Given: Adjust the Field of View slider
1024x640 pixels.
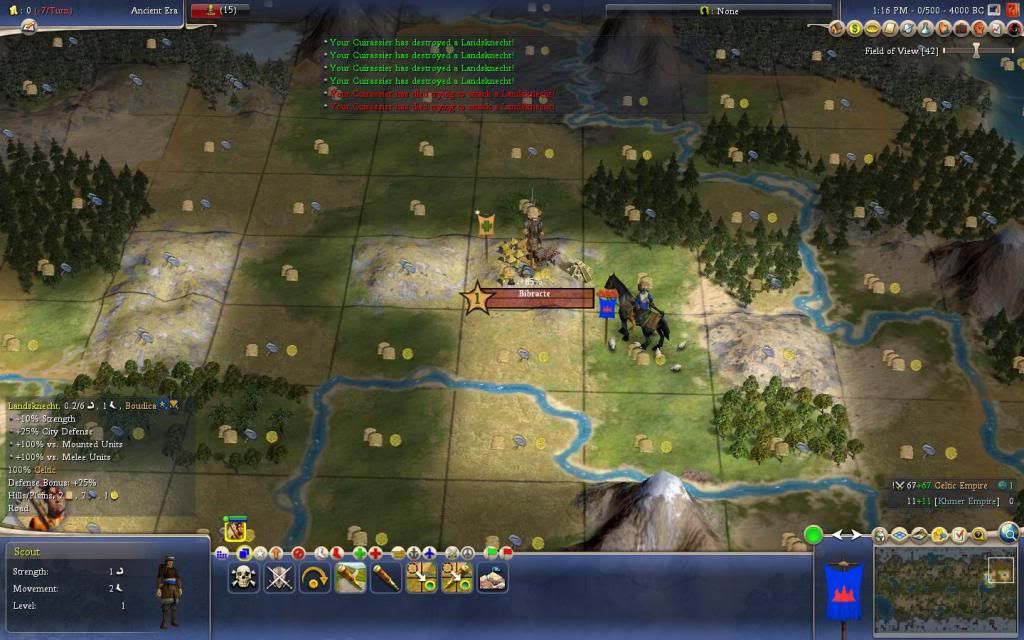Looking at the screenshot, I should (975, 50).
